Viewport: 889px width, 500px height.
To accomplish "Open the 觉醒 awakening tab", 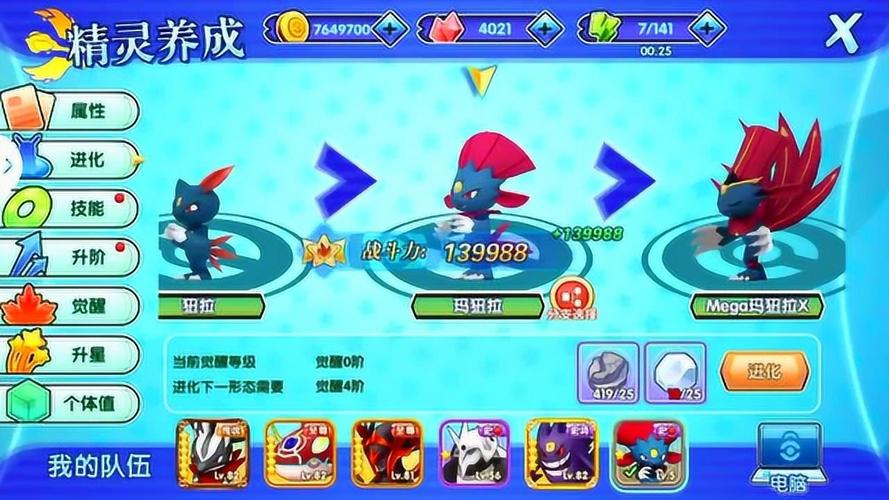I will pos(74,306).
